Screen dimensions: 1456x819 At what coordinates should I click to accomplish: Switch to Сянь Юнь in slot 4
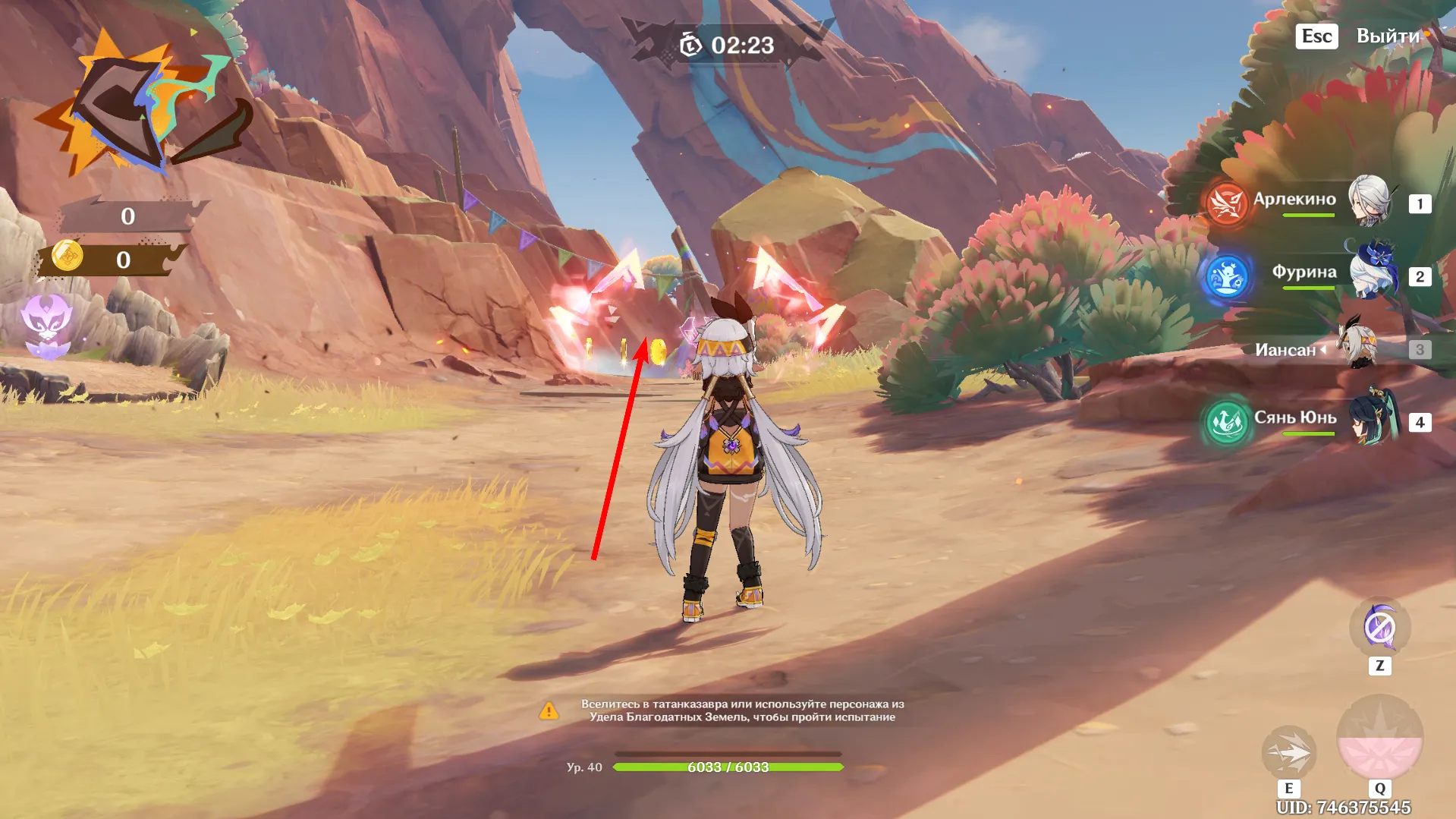pyautogui.click(x=1419, y=424)
